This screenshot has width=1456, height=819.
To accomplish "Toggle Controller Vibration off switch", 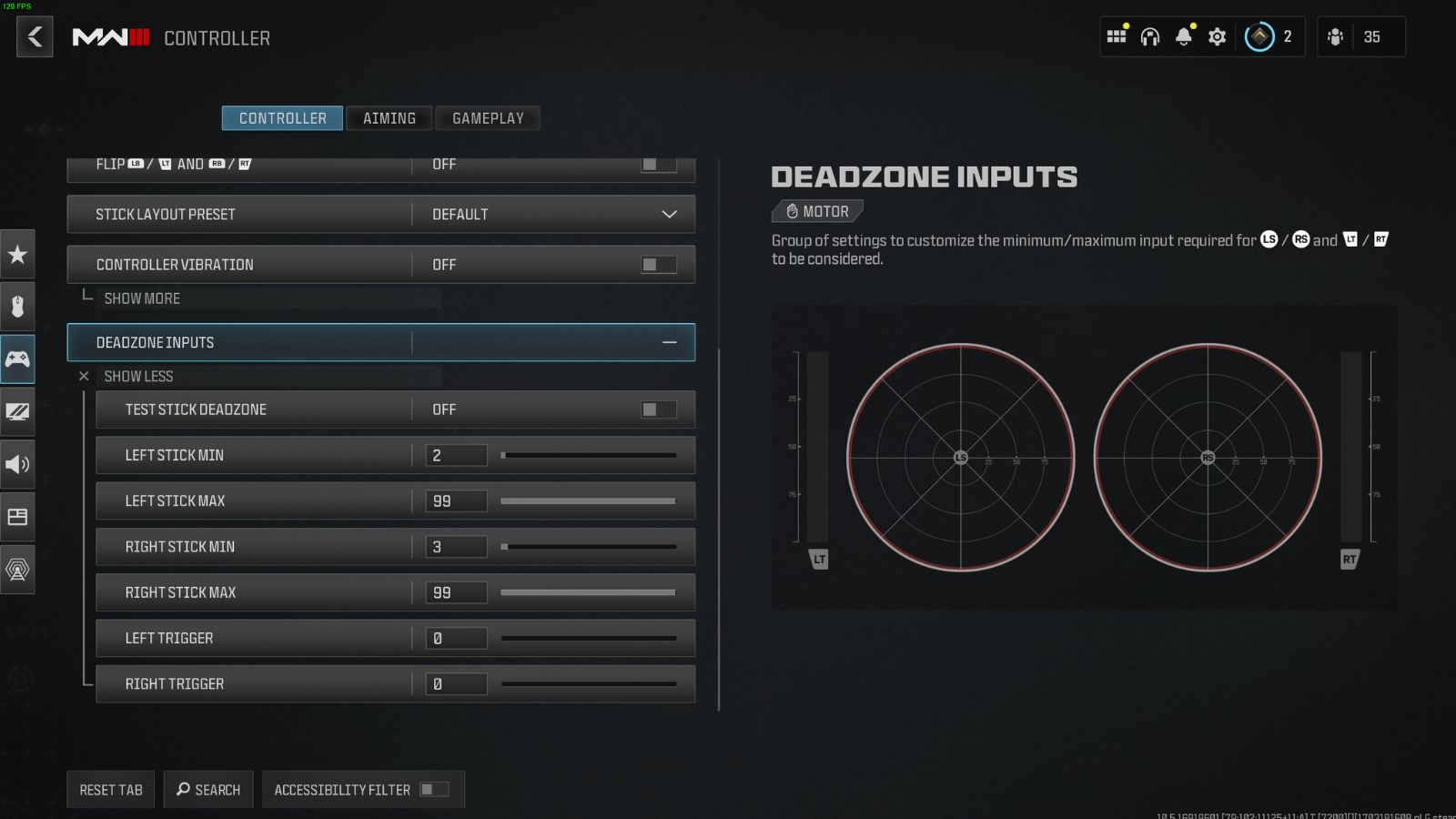I will pos(657,264).
